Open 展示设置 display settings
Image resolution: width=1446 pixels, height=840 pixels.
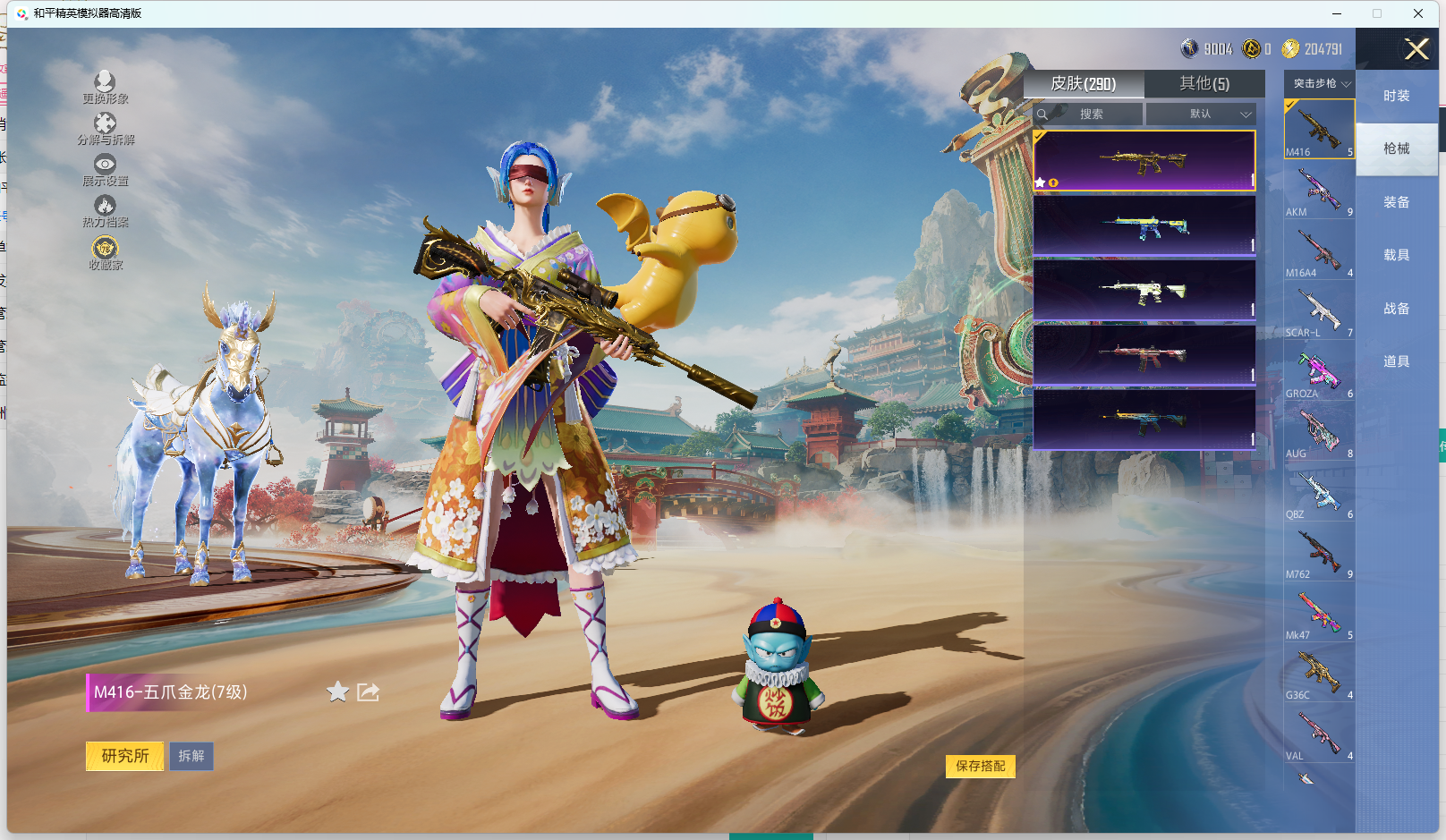(105, 169)
